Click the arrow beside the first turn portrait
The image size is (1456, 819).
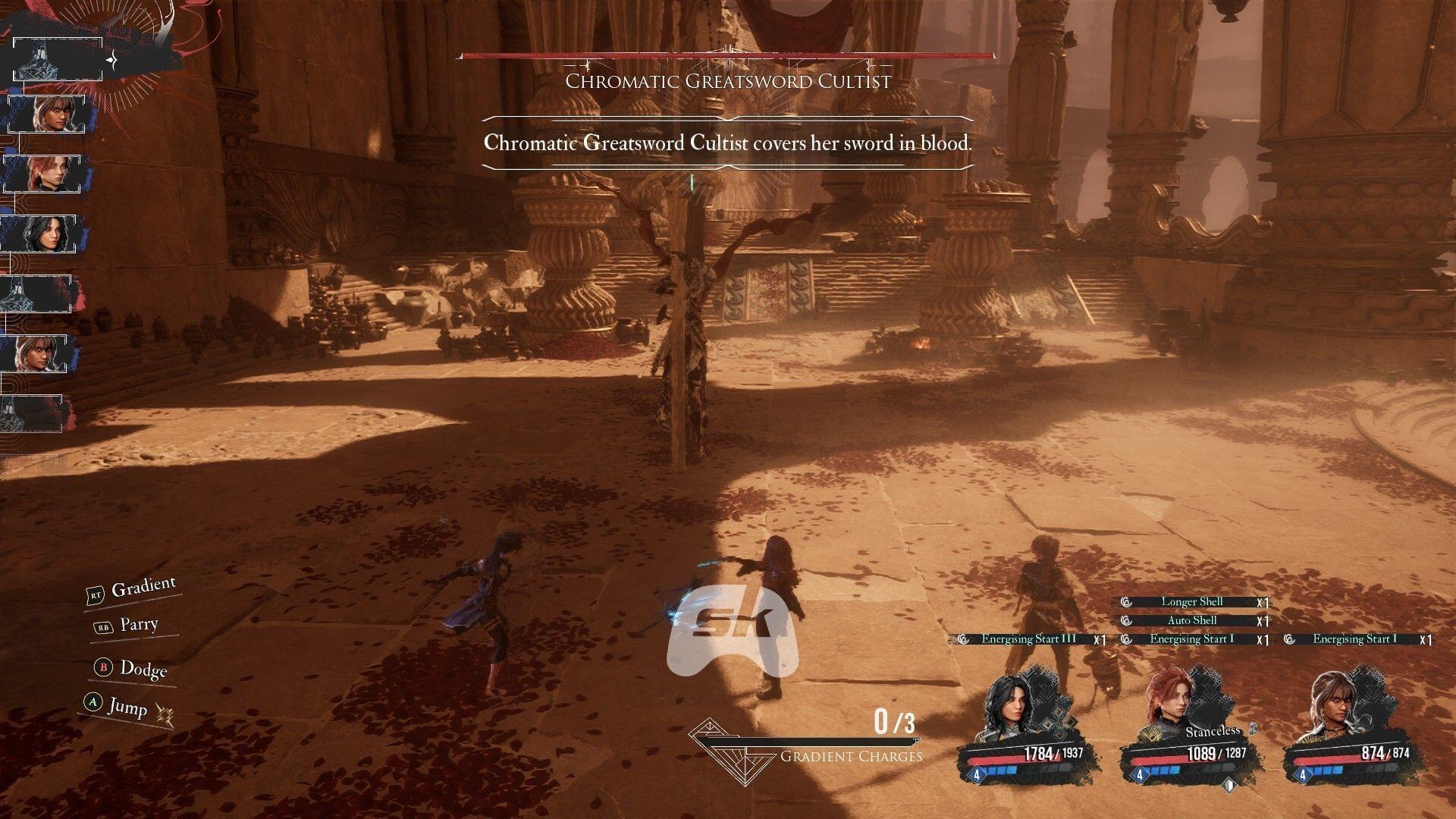pyautogui.click(x=112, y=59)
